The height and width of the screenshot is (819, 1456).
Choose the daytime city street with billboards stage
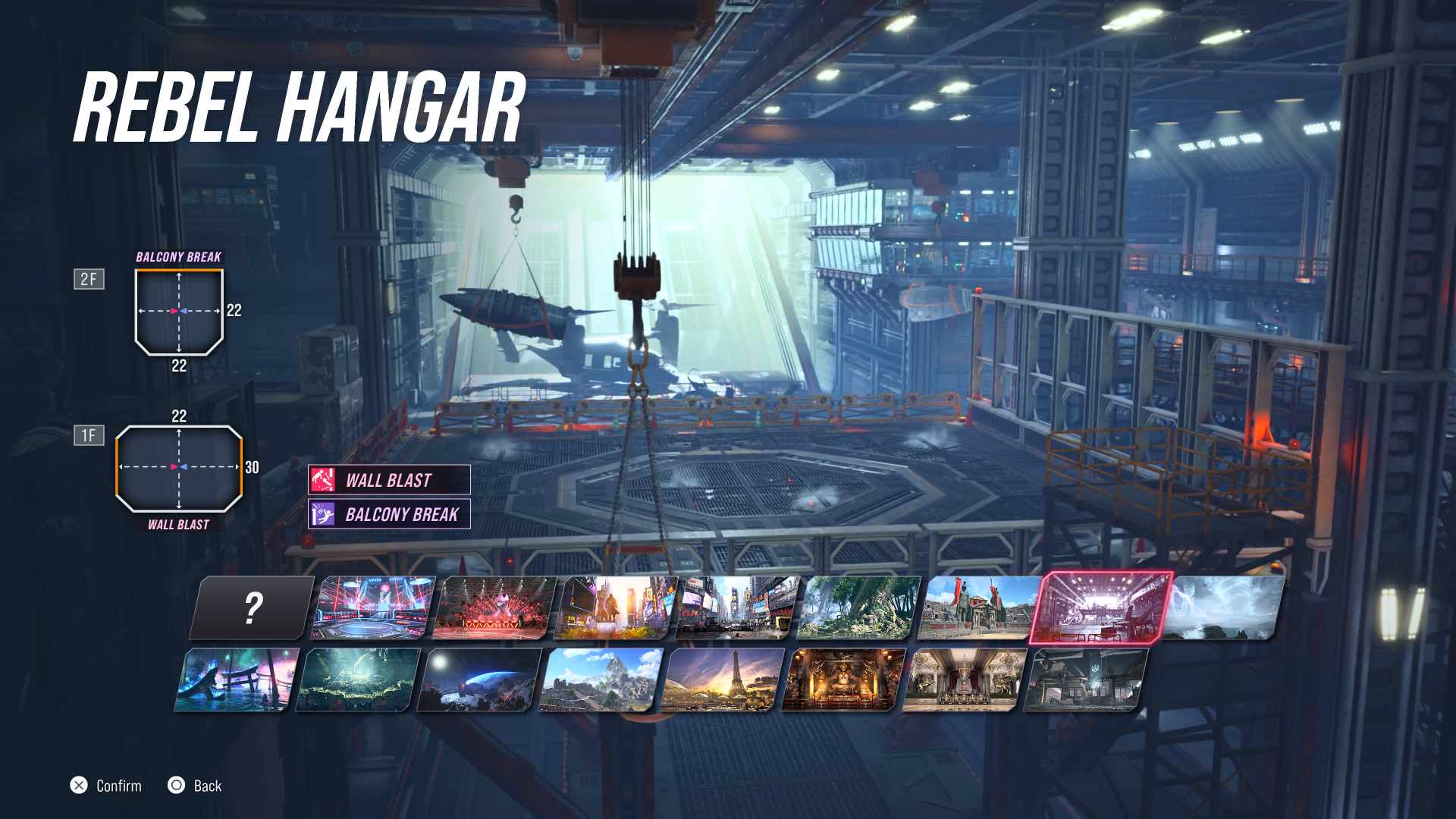click(x=738, y=607)
